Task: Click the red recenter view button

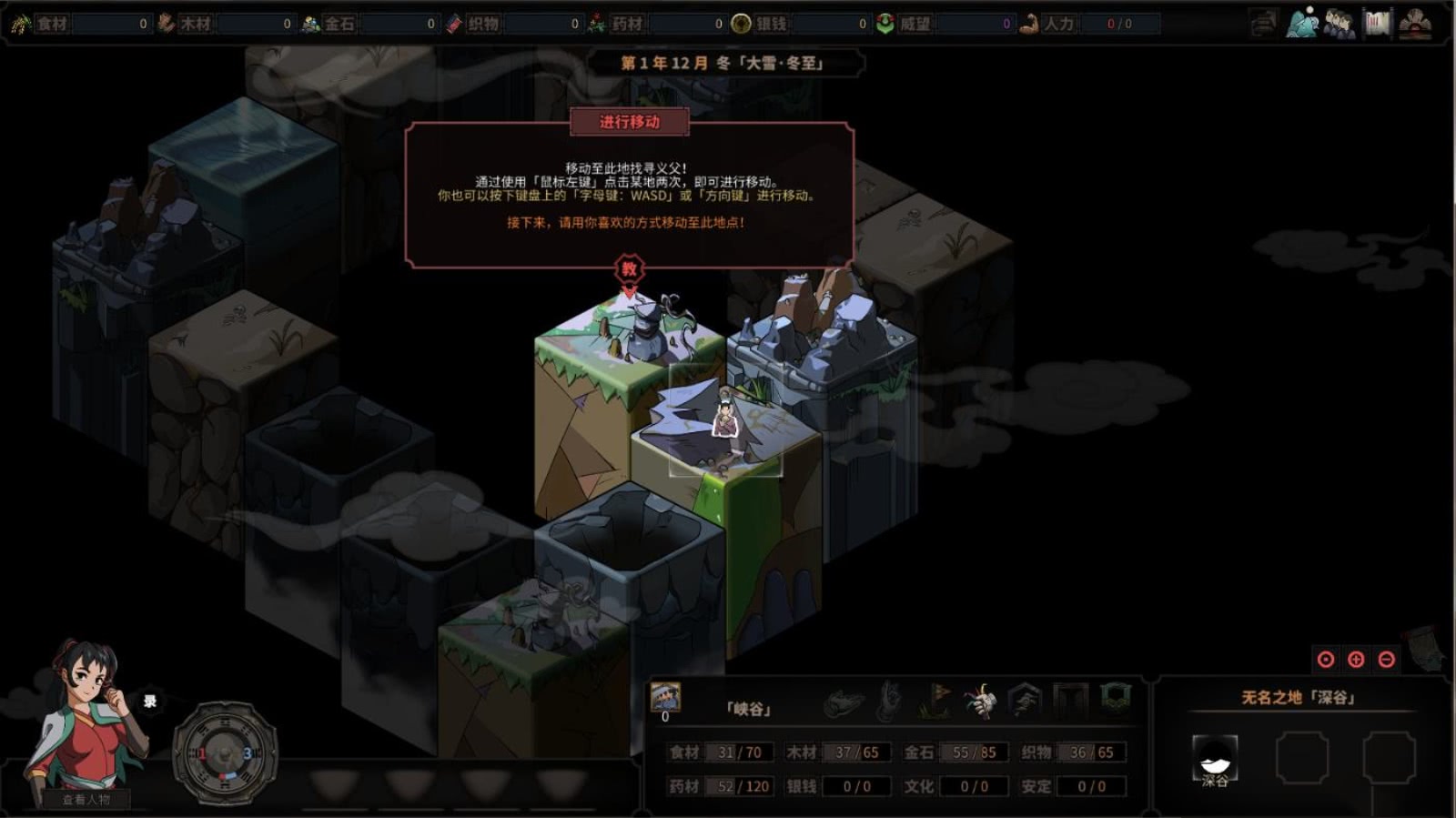Action: pyautogui.click(x=1326, y=660)
